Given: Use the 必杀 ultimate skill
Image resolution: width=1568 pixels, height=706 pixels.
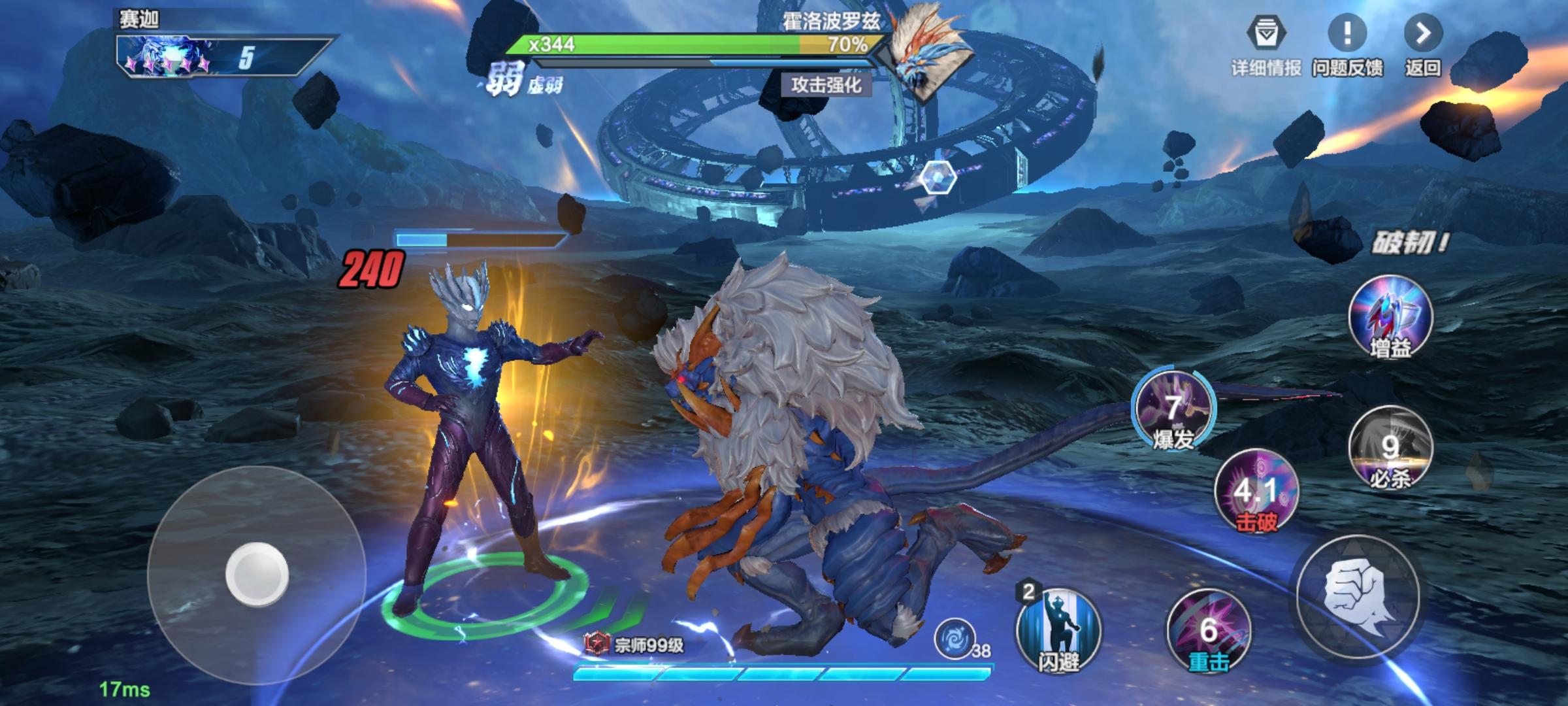Looking at the screenshot, I should click(x=1390, y=448).
